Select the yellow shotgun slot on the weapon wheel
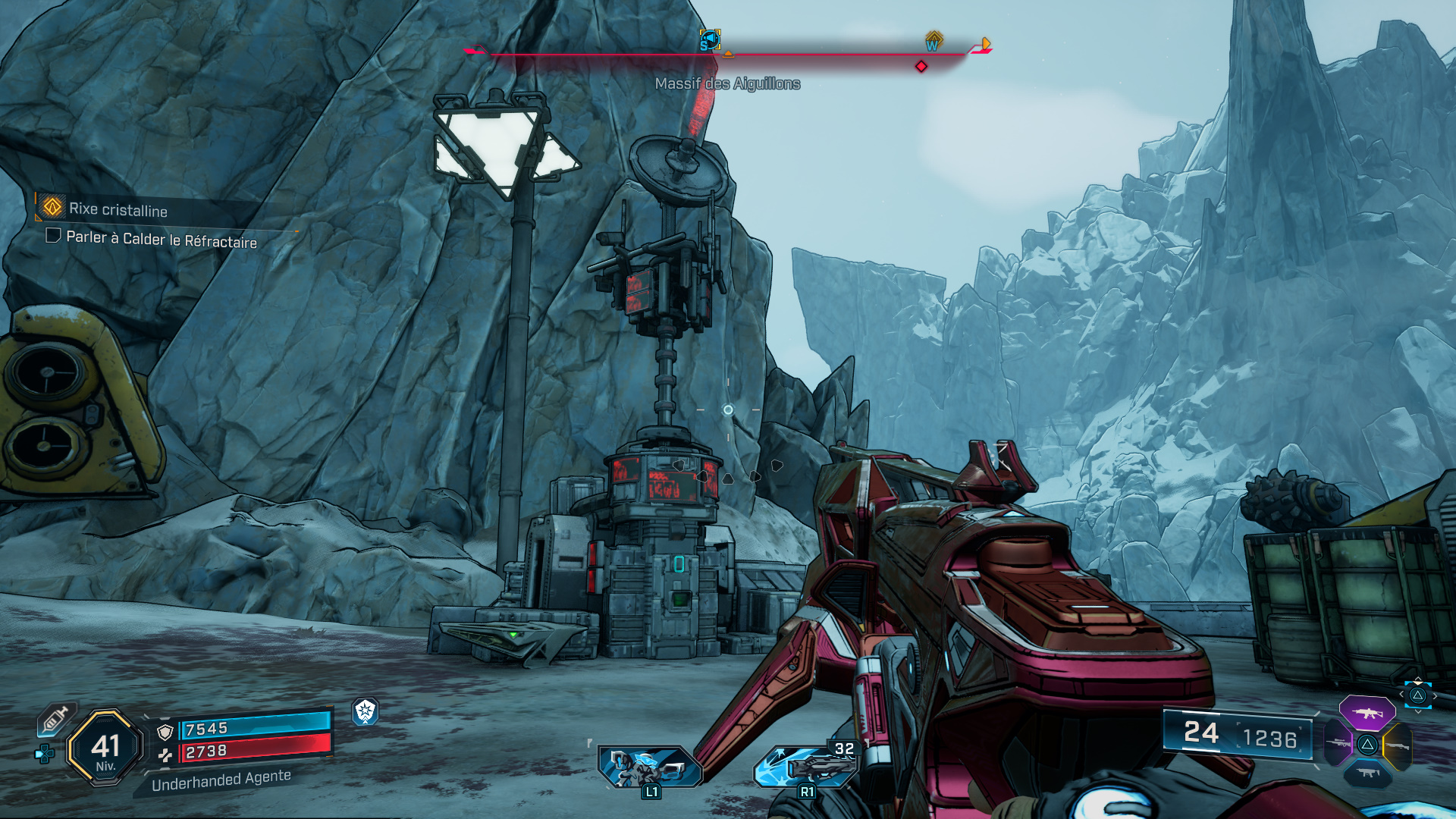Screen dimensions: 1456x819 coord(1399,745)
